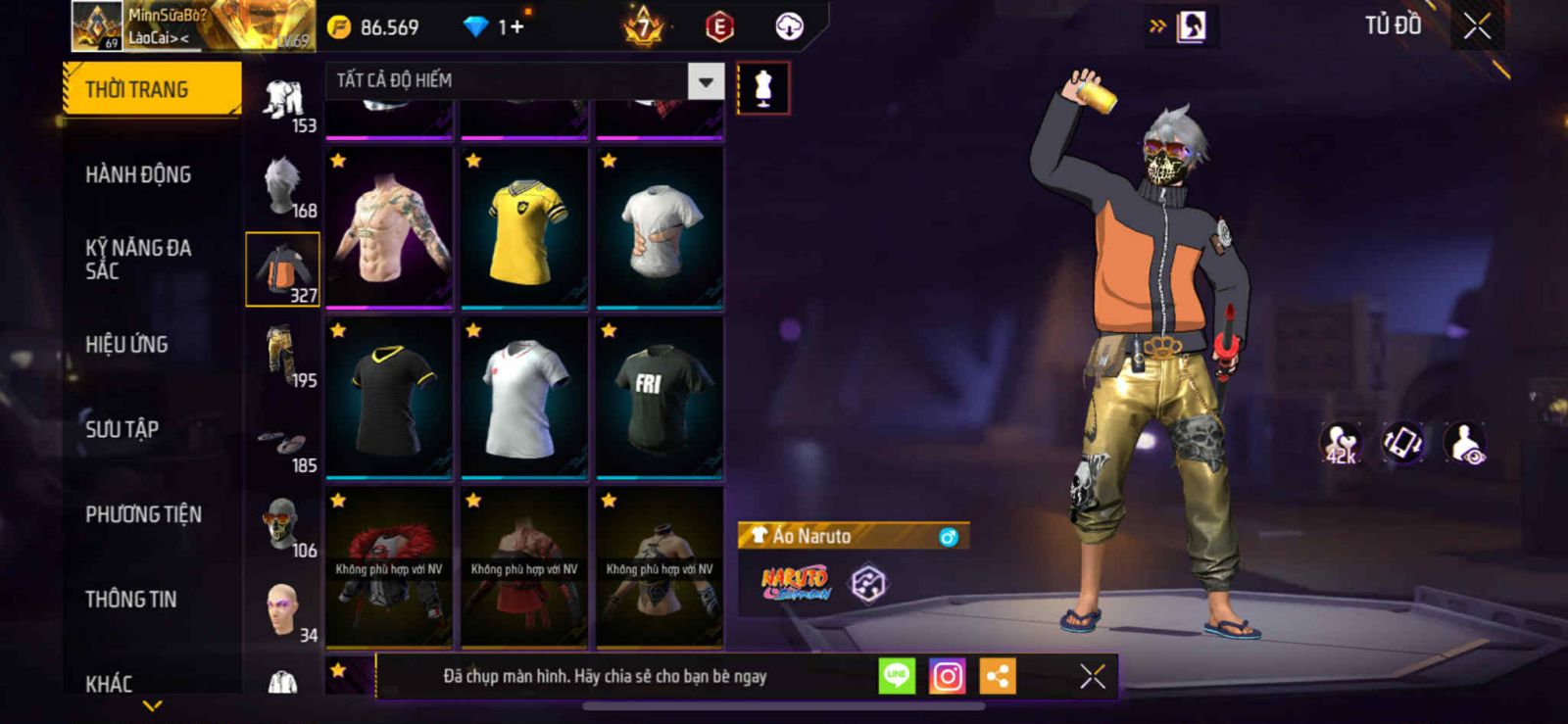
Task: Dismiss the screenshot share banner
Action: pos(1092,676)
